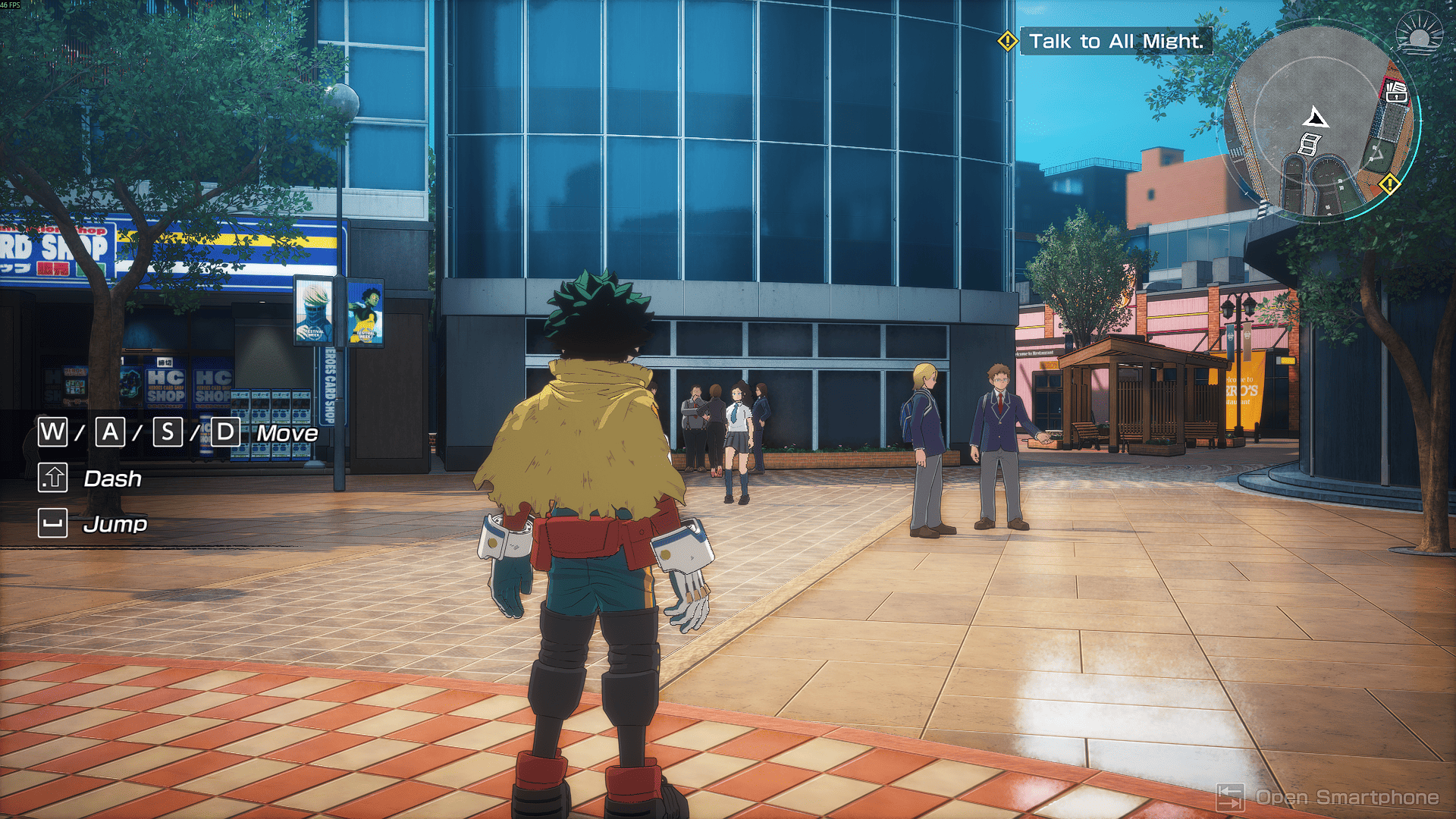Select the film strip marker on minimap

[1310, 144]
